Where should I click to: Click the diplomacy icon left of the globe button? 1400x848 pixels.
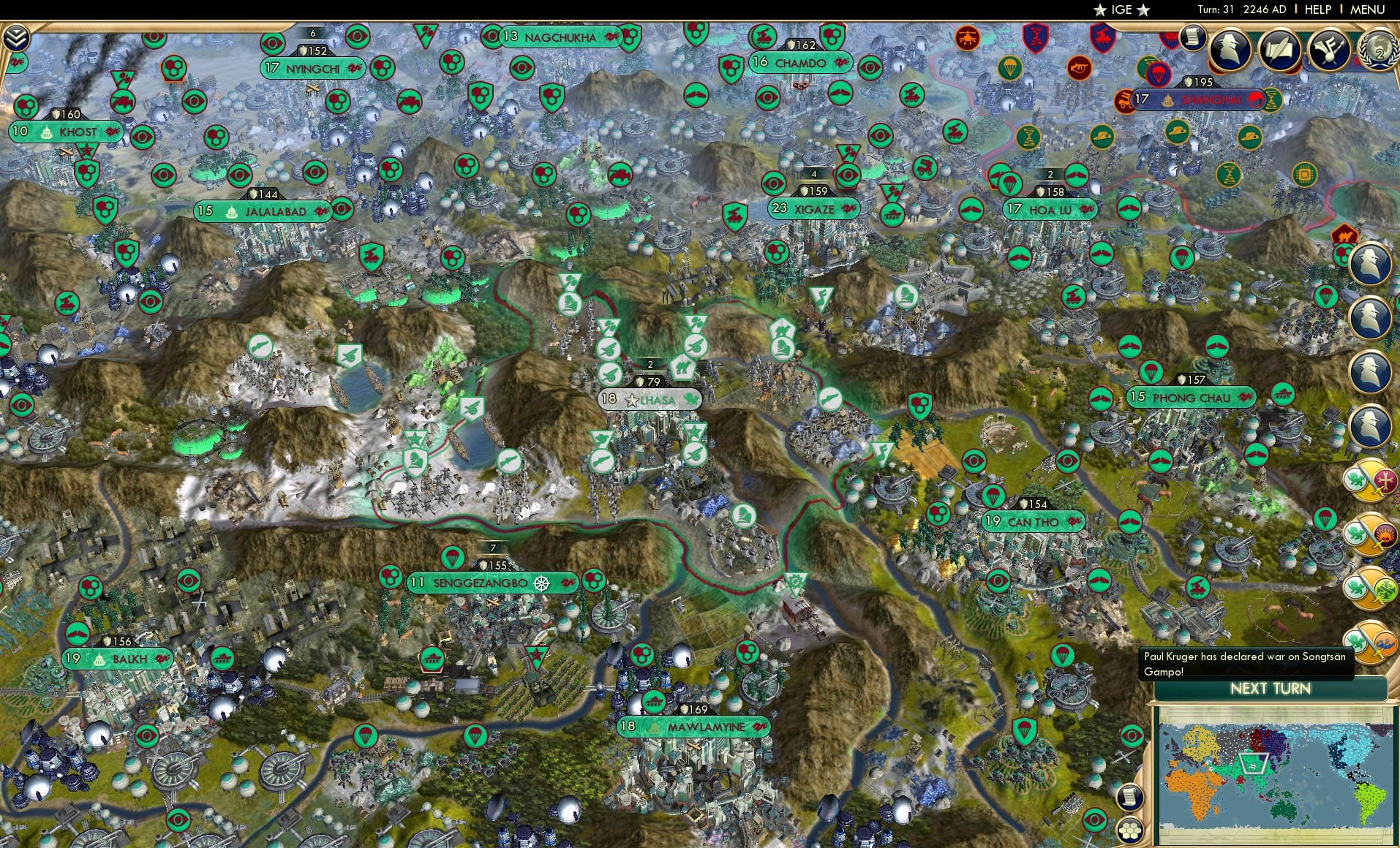[1330, 50]
